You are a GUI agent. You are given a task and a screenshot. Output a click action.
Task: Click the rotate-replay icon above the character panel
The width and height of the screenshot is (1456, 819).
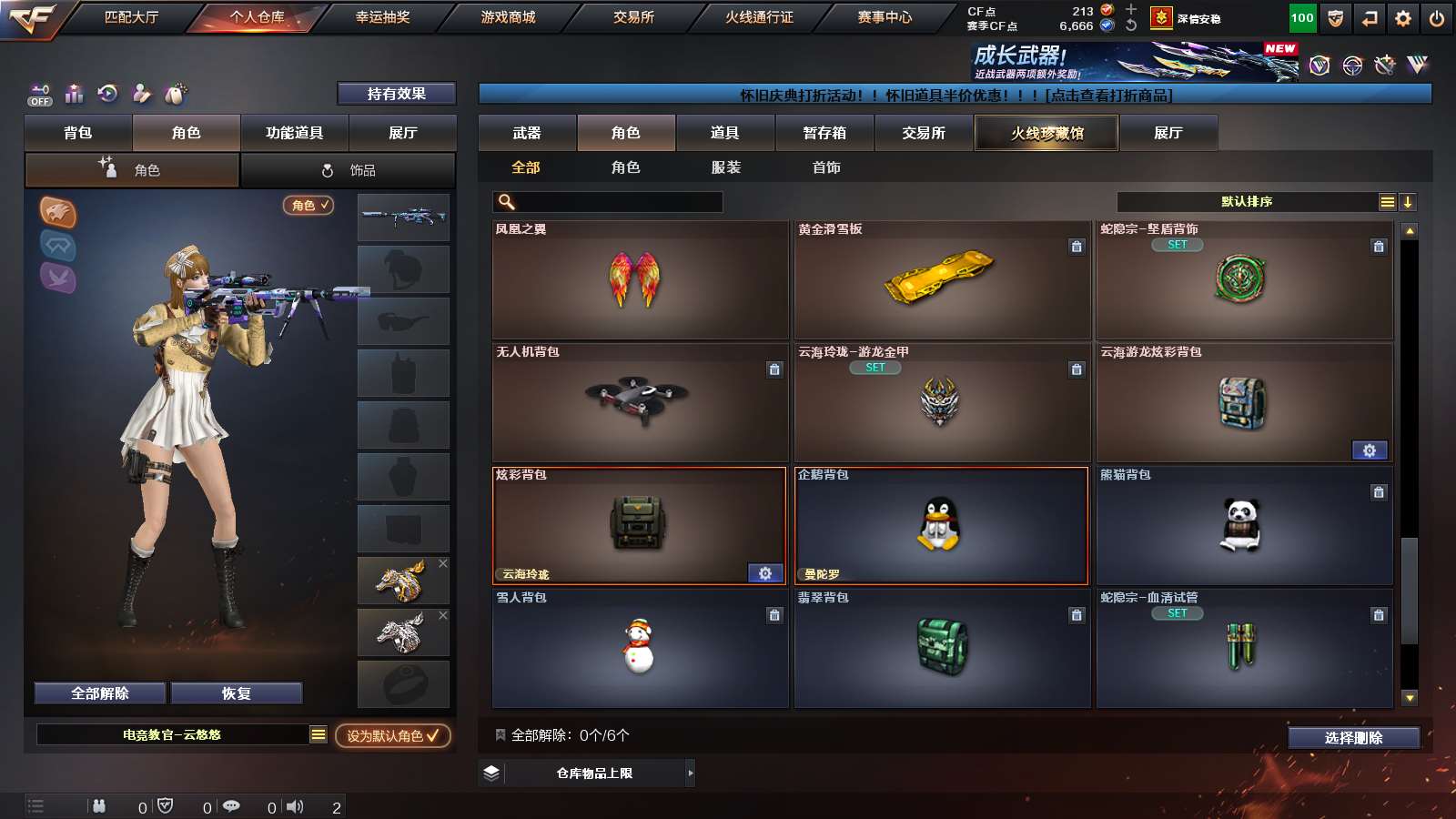pyautogui.click(x=108, y=95)
